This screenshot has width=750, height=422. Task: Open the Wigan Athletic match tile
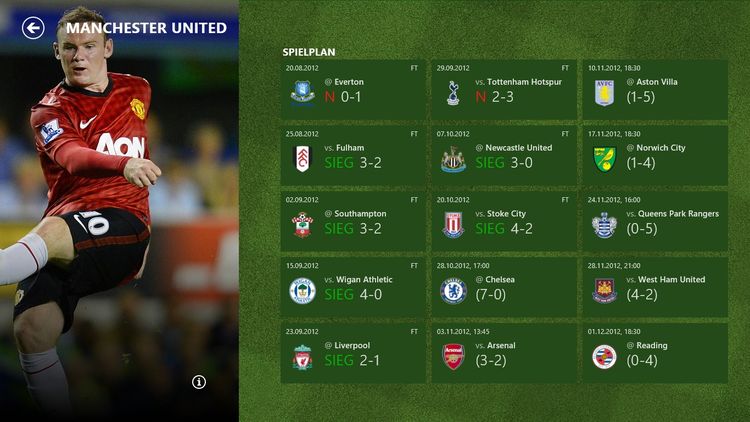tap(353, 287)
